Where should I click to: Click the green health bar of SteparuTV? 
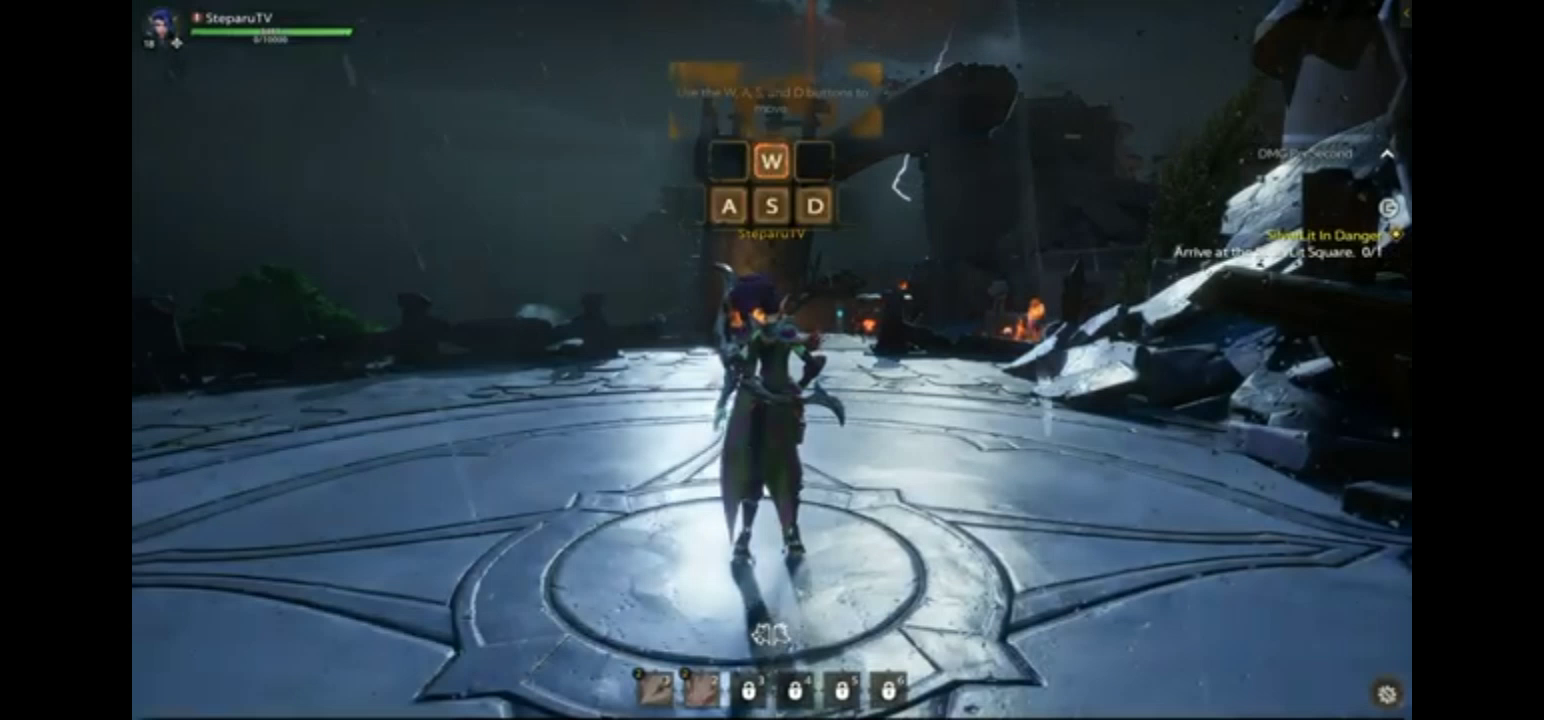[272, 30]
